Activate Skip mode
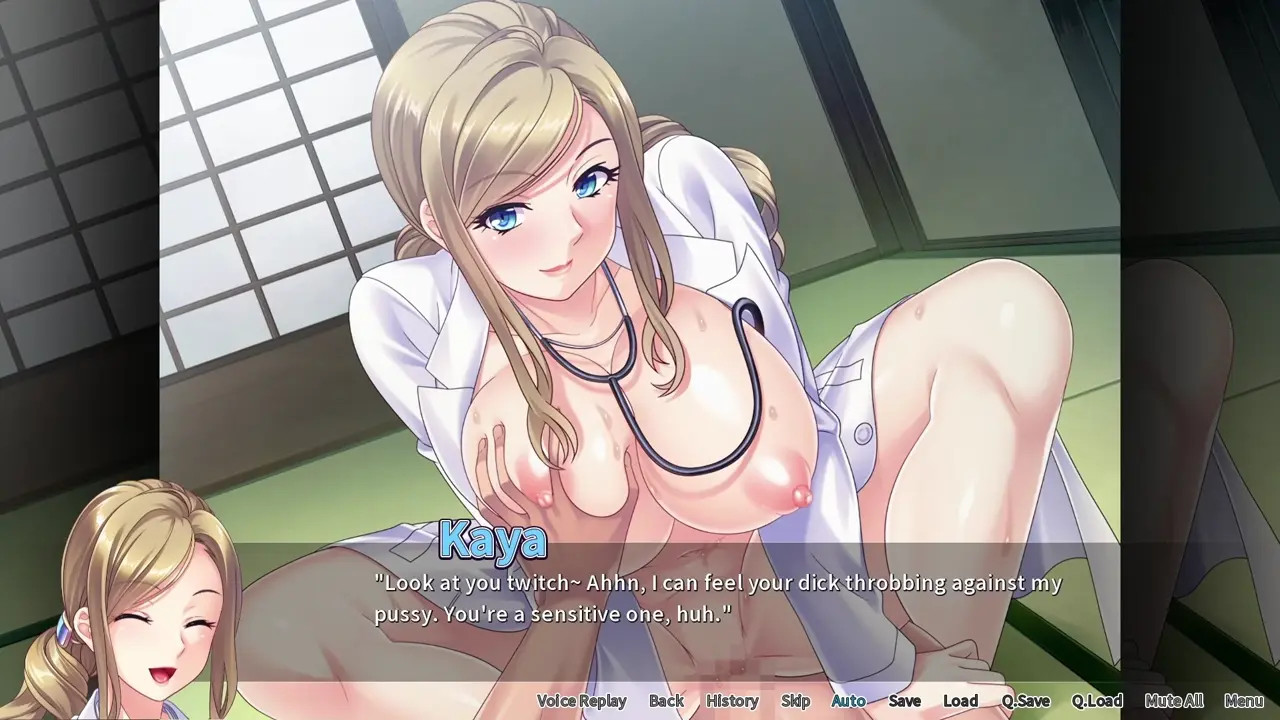The width and height of the screenshot is (1280, 720). point(795,701)
